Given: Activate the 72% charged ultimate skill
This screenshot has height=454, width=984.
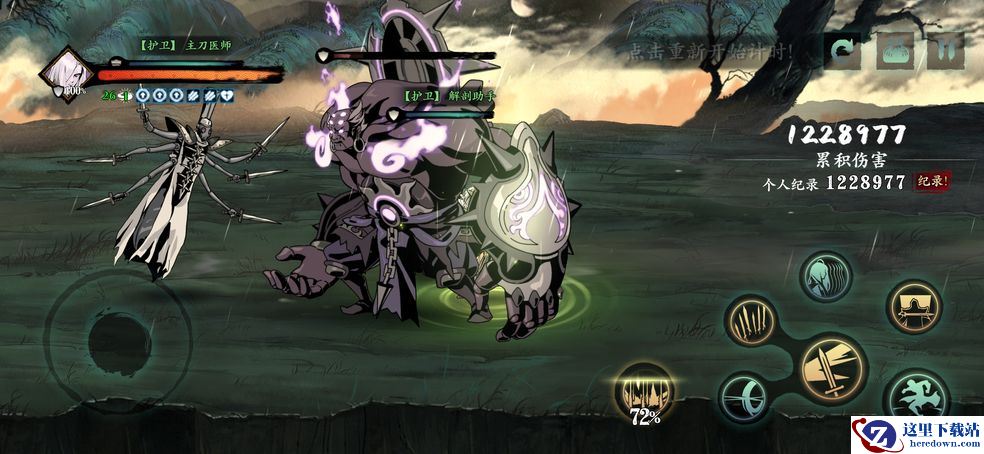Looking at the screenshot, I should [645, 390].
